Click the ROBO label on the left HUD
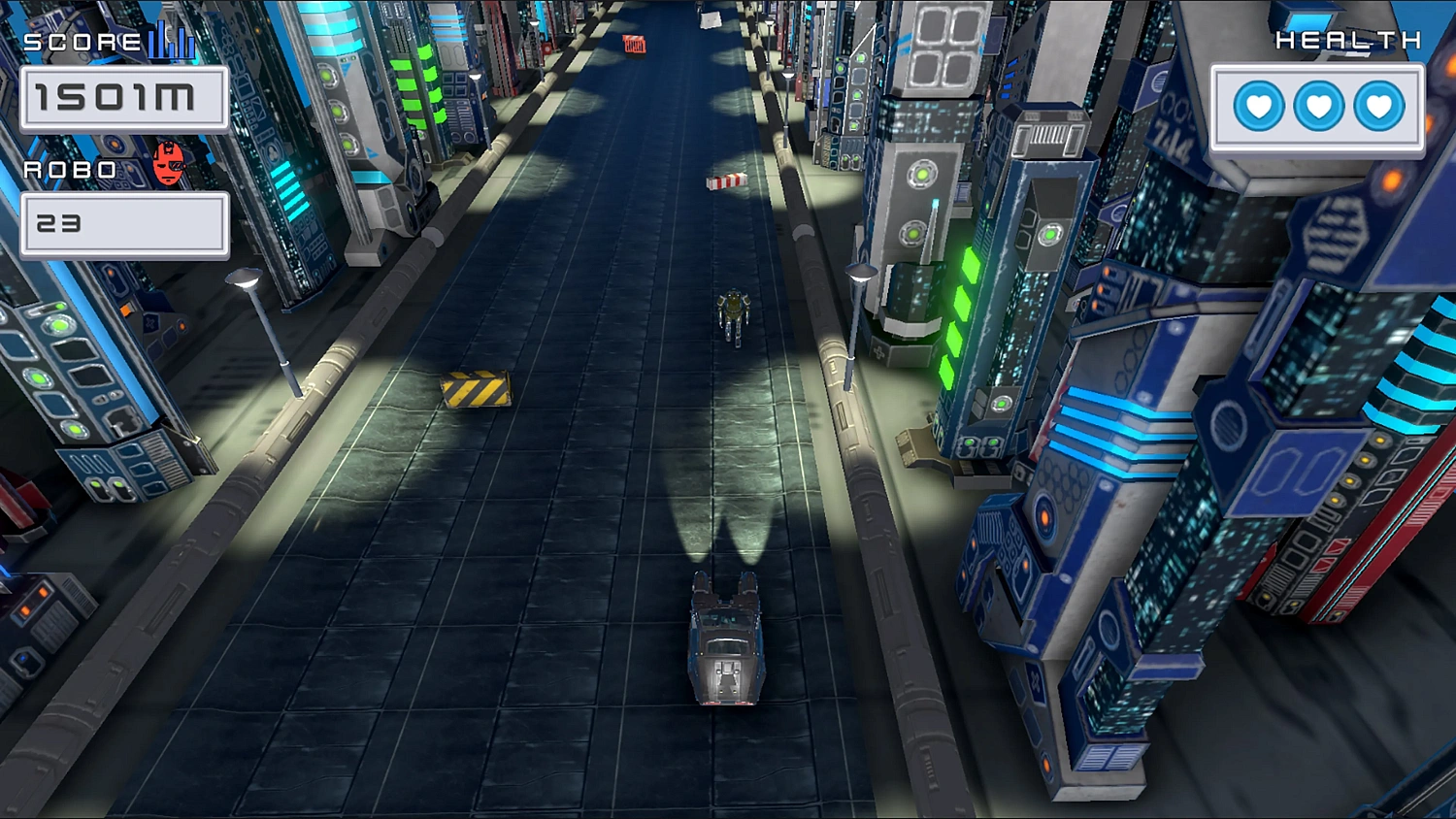This screenshot has height=819, width=1456. (x=68, y=167)
